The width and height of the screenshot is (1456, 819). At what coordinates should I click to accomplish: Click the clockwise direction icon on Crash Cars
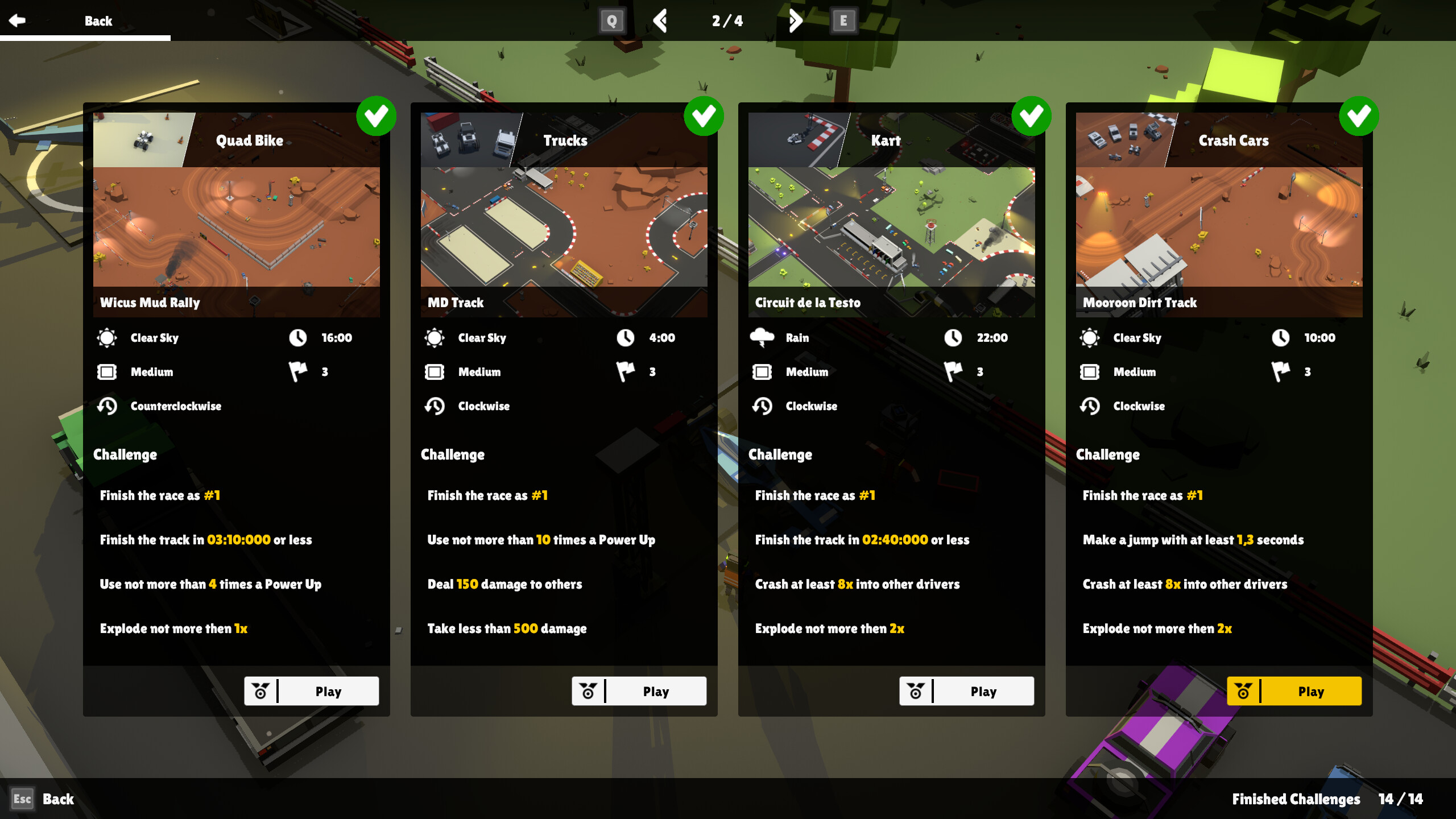(1090, 406)
